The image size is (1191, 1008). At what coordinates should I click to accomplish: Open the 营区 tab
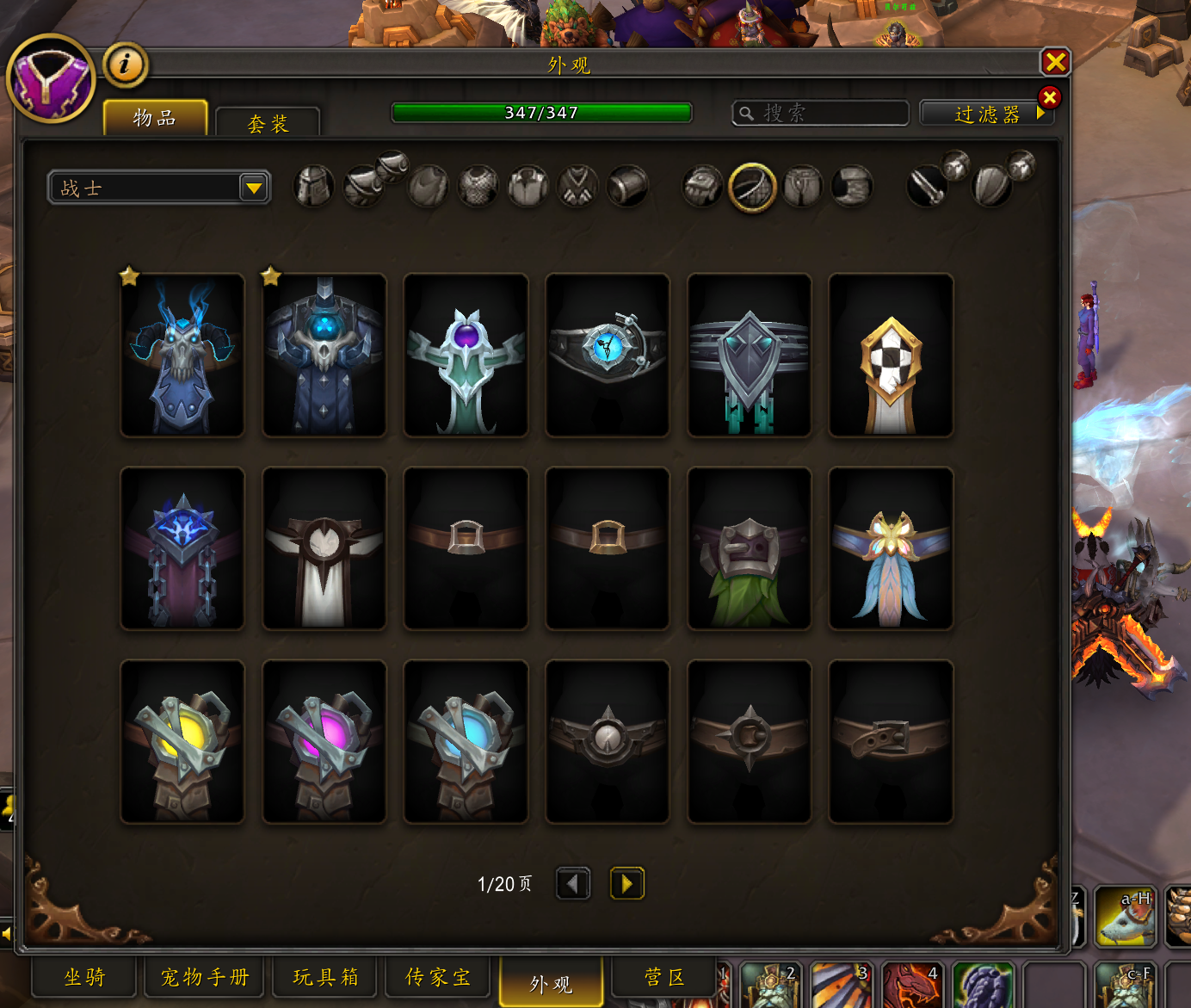point(664,977)
